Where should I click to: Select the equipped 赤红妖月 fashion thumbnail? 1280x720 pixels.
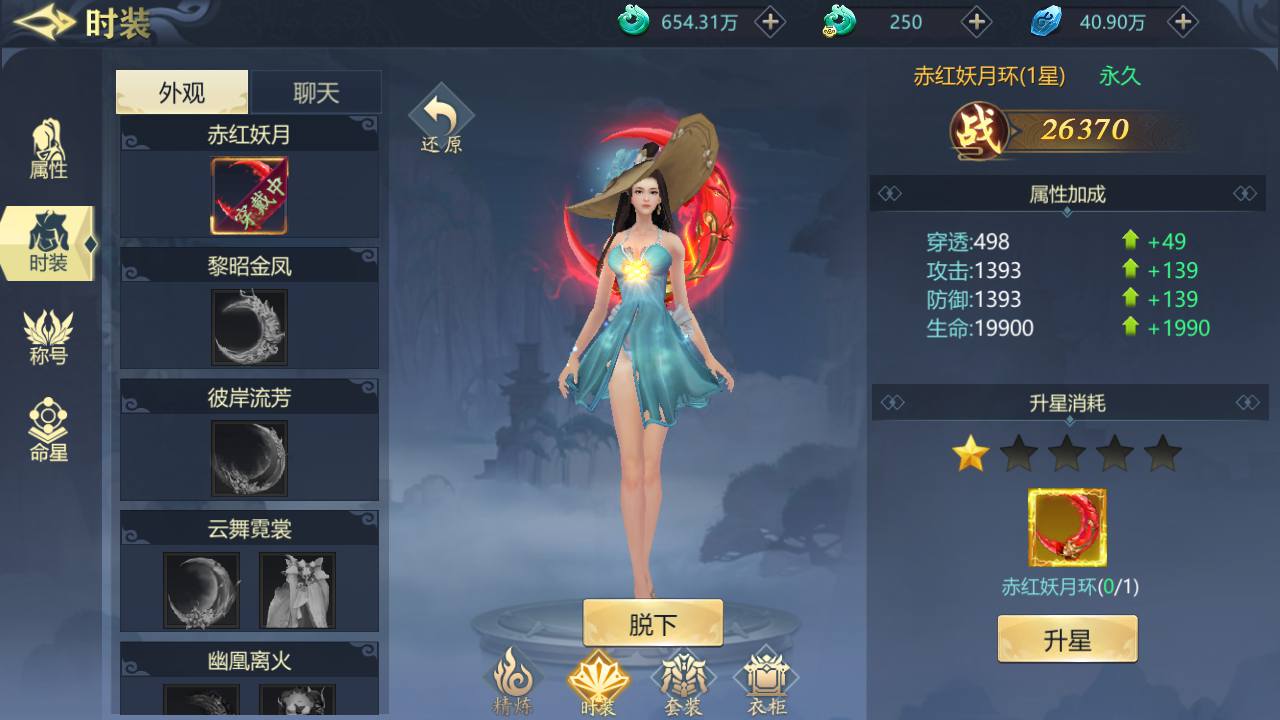coord(248,196)
